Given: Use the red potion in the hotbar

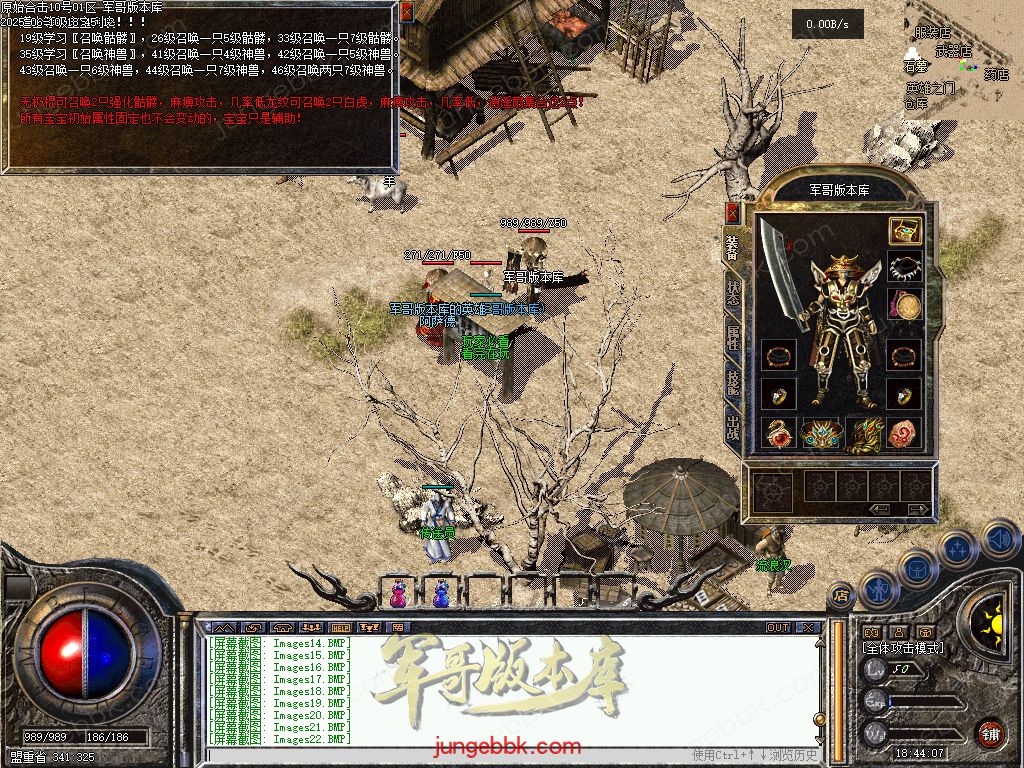Looking at the screenshot, I should 399,594.
